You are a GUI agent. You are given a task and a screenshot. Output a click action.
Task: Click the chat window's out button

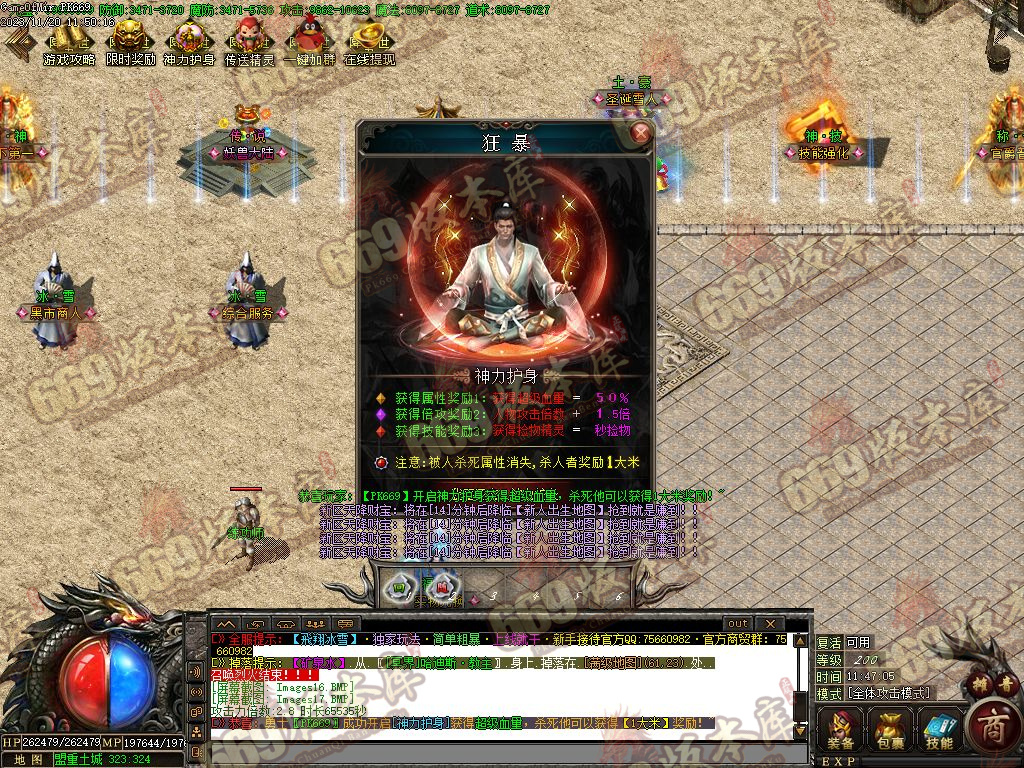(x=737, y=624)
